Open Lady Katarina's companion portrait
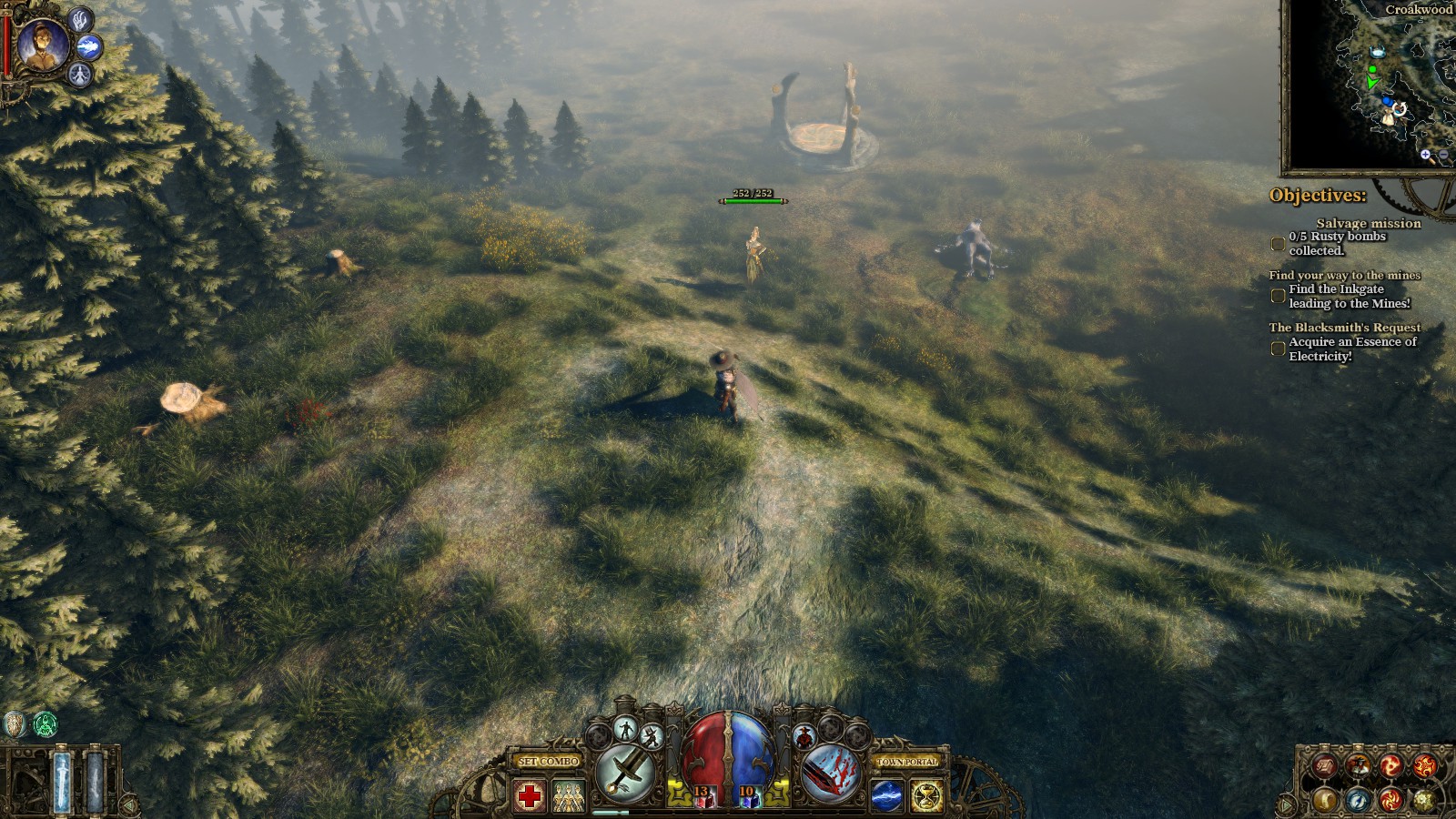Viewport: 1456px width, 819px height. click(x=42, y=45)
